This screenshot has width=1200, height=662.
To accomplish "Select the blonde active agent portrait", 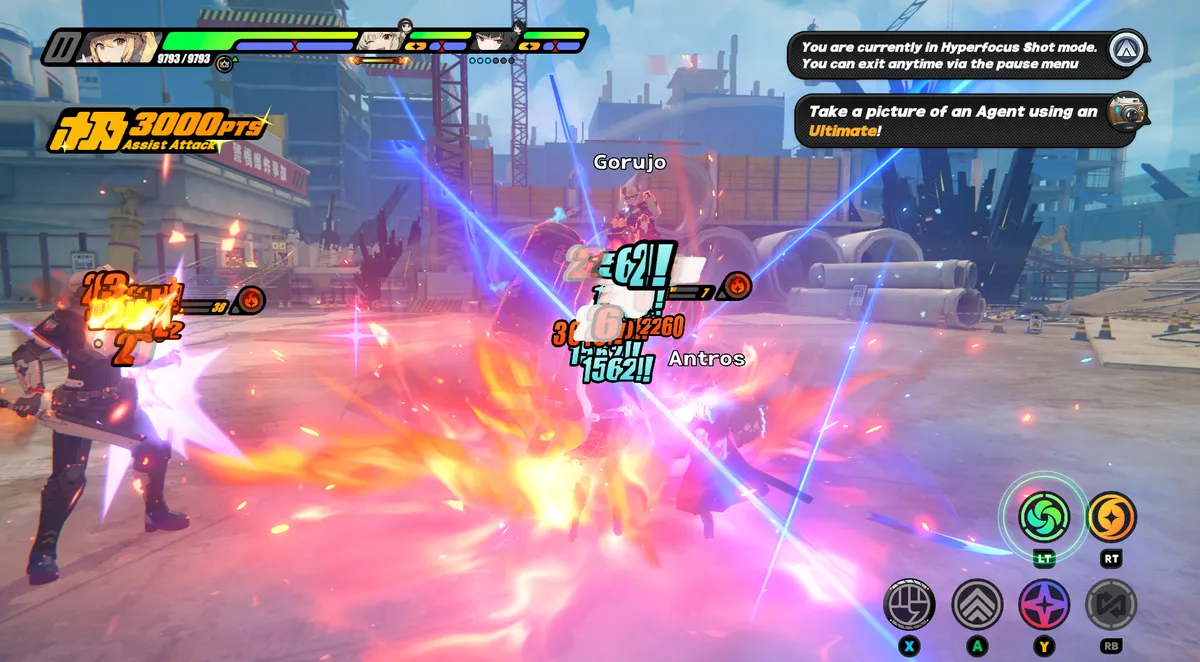I will click(x=120, y=46).
